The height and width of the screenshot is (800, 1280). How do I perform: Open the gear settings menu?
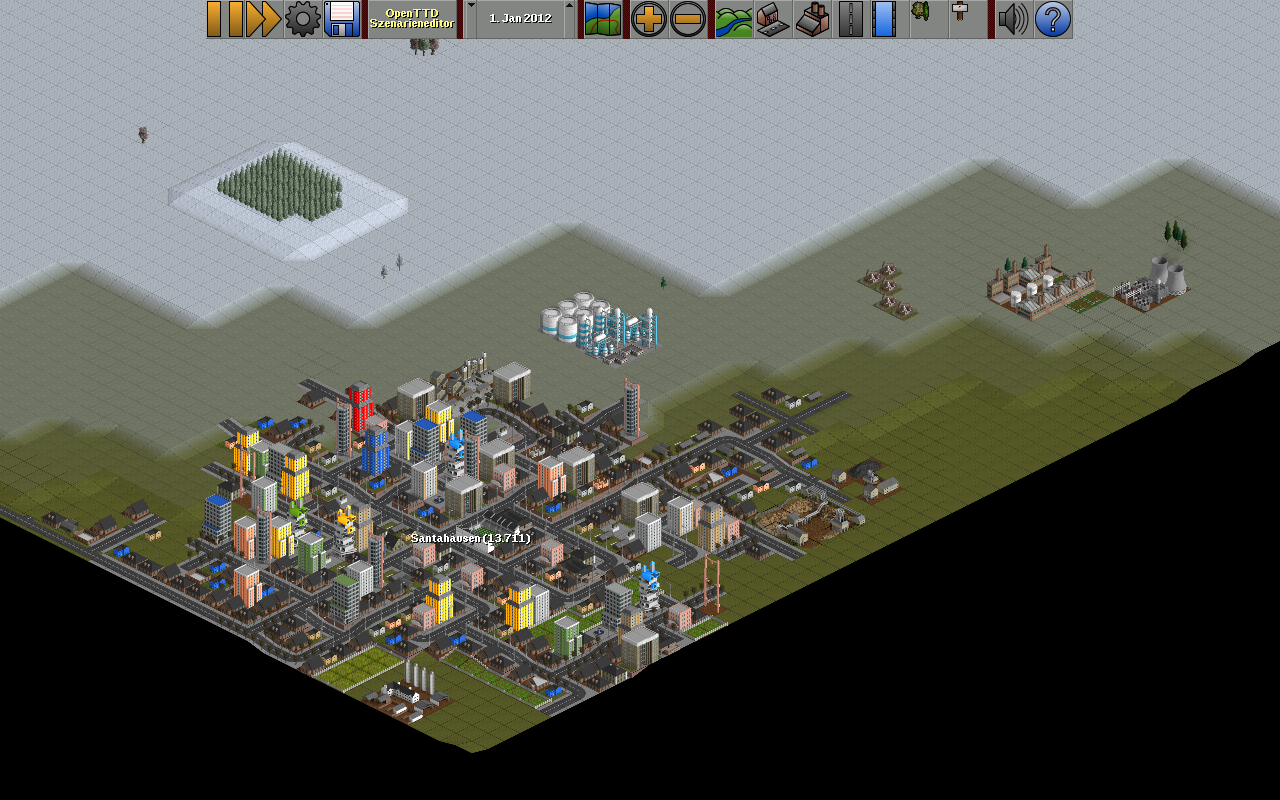(x=303, y=19)
